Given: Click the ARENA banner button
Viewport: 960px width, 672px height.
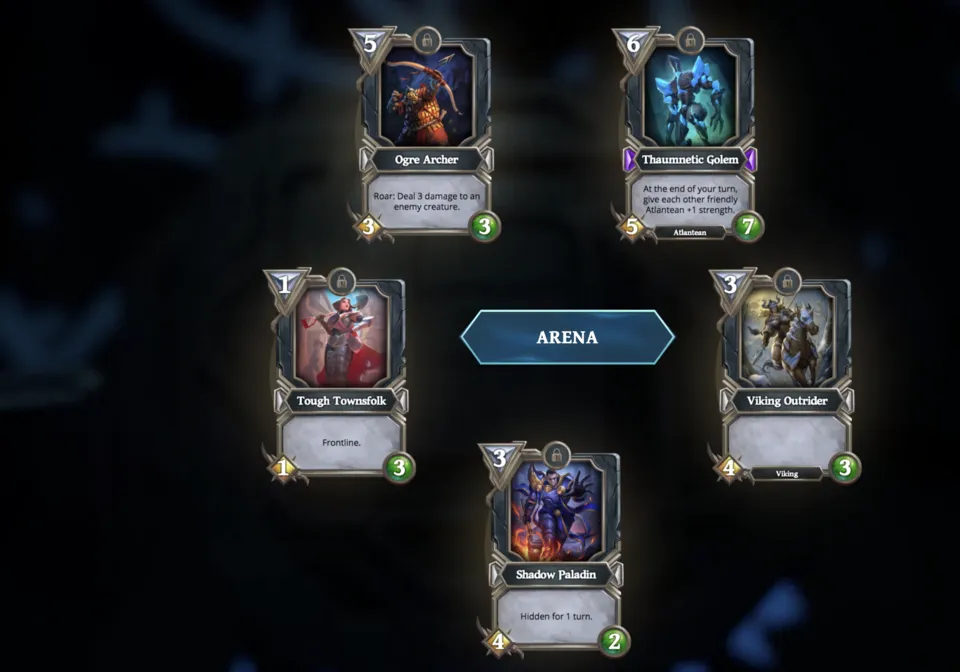Looking at the screenshot, I should (x=567, y=337).
